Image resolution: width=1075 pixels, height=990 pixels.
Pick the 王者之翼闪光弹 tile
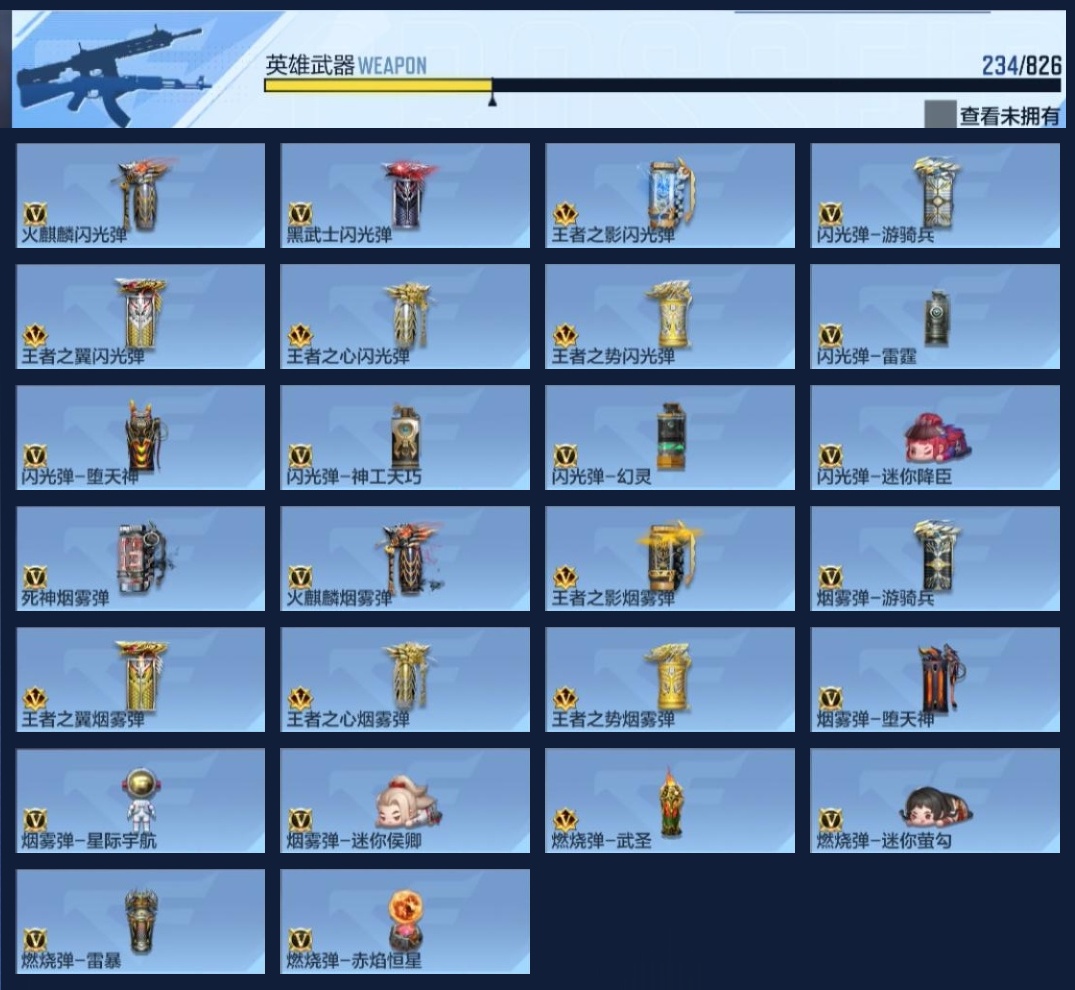point(141,317)
